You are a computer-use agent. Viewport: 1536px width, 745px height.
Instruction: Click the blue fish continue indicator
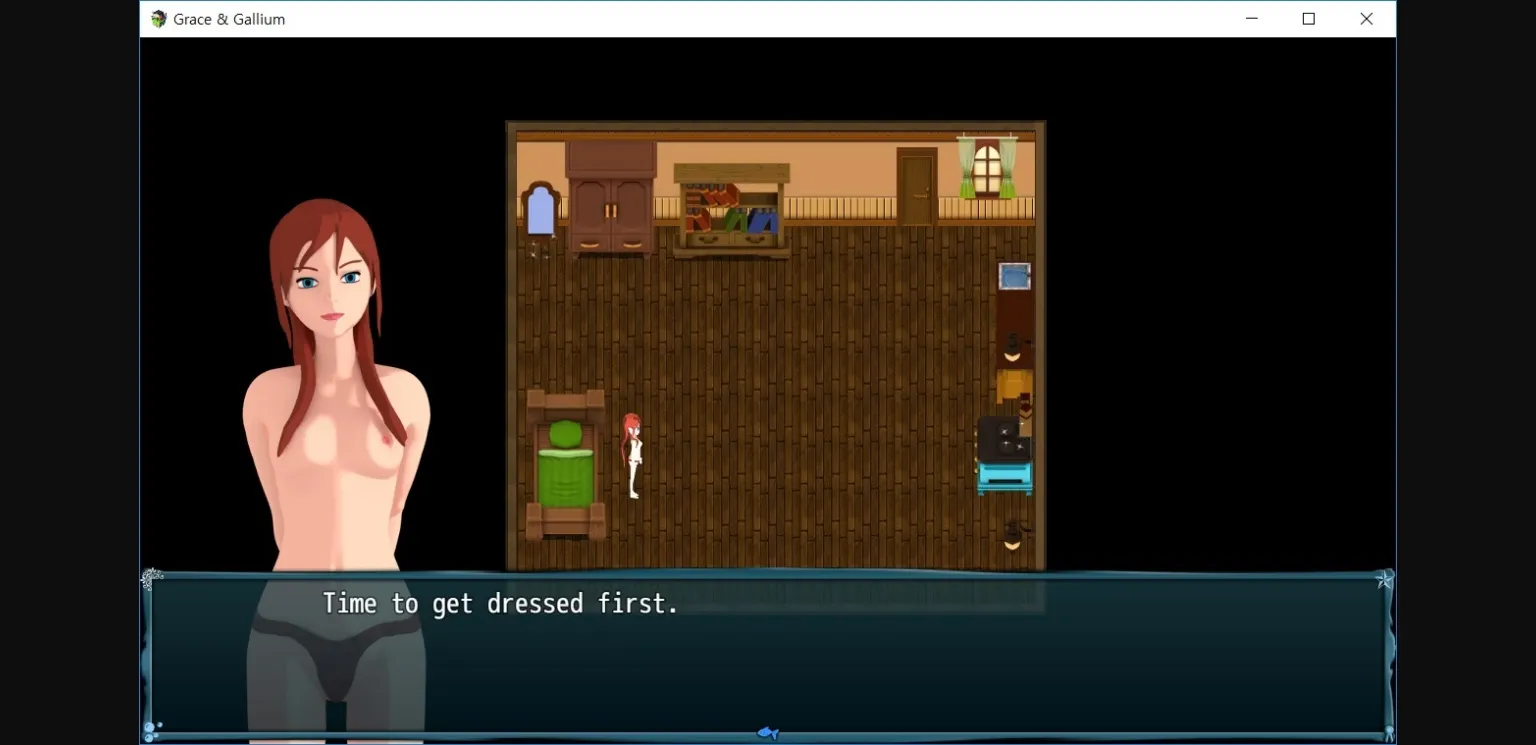pos(768,732)
